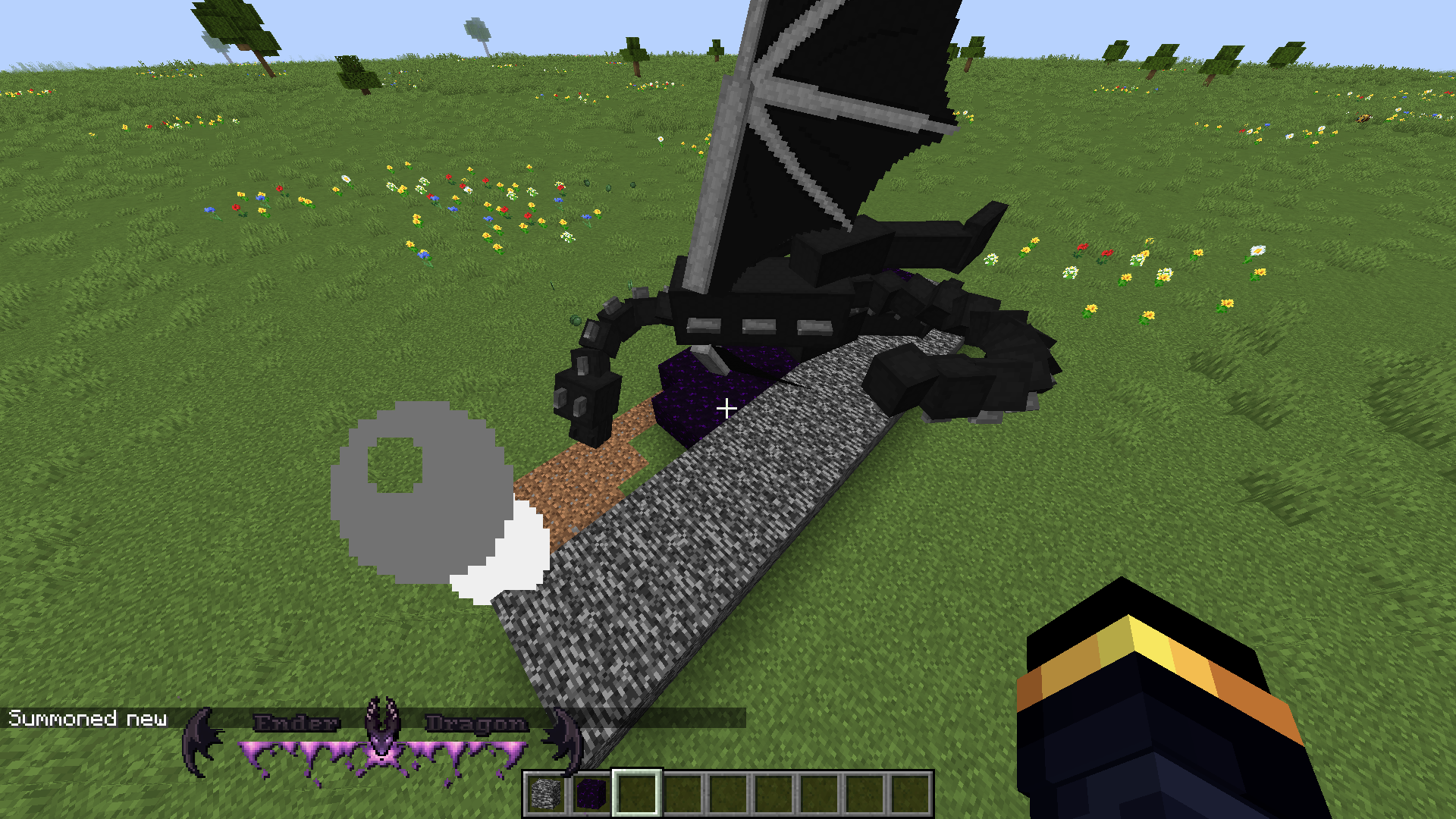Click the currently selected empty hotbar slot

pyautogui.click(x=637, y=789)
